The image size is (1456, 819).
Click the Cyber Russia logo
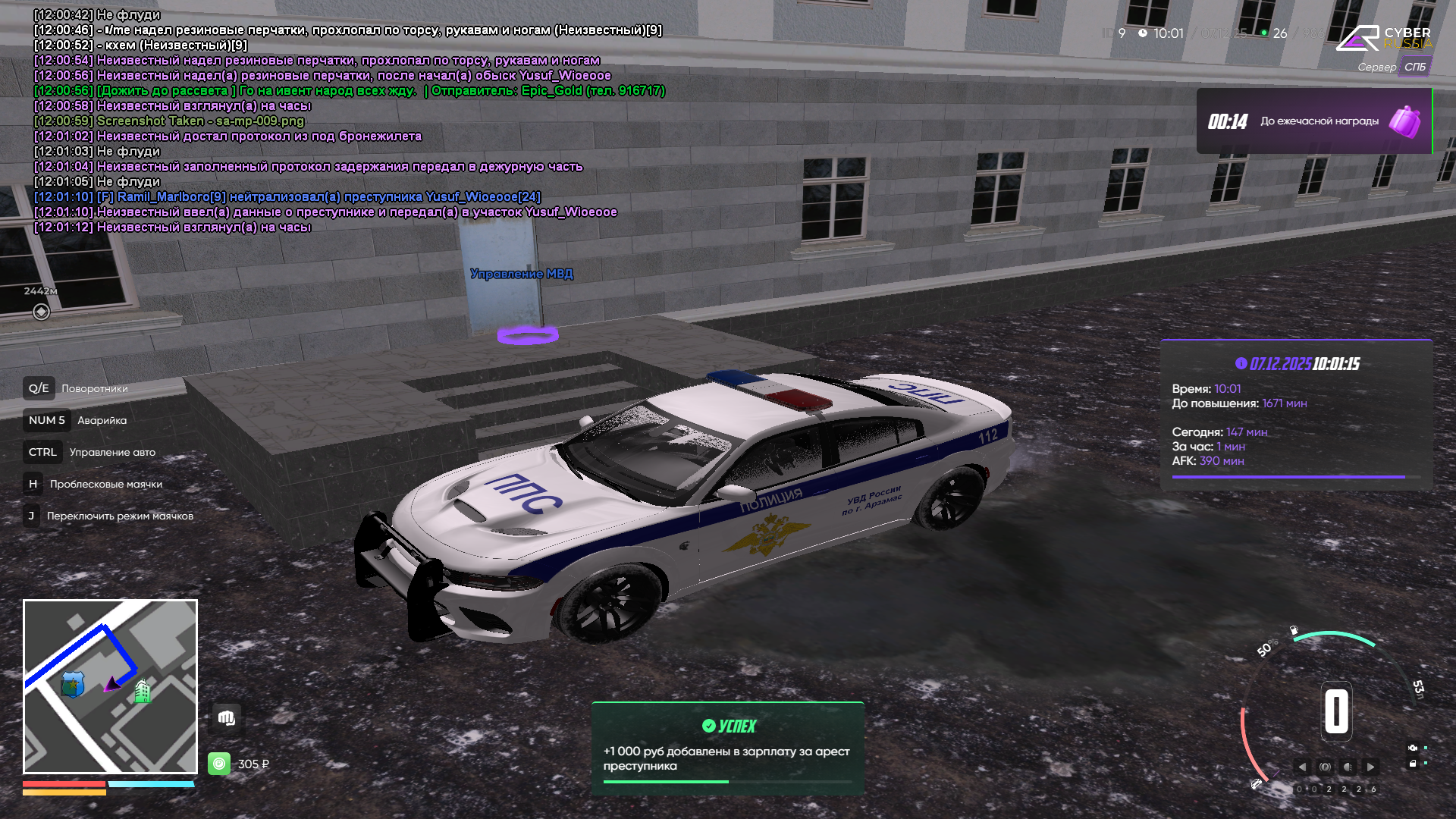1383,38
